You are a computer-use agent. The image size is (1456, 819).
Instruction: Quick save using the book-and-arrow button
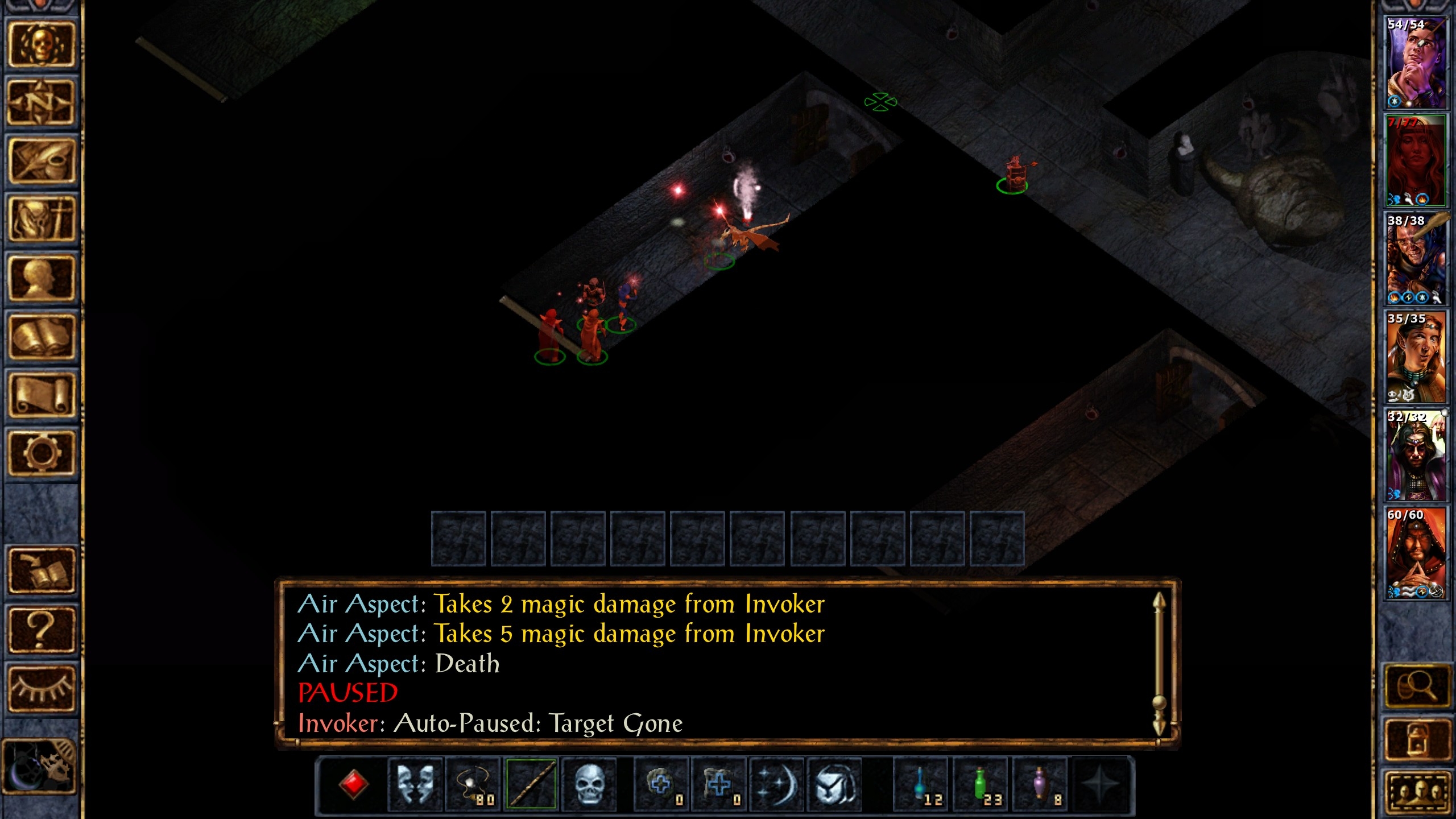coord(41,570)
